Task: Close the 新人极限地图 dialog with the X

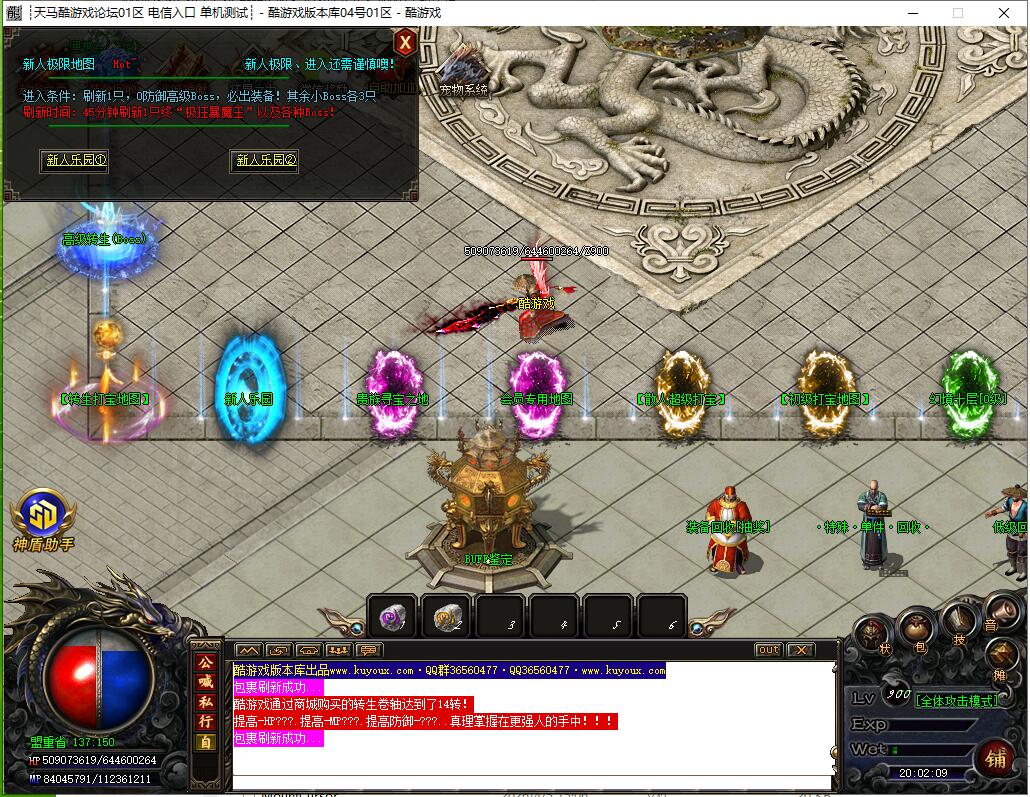Action: (405, 43)
